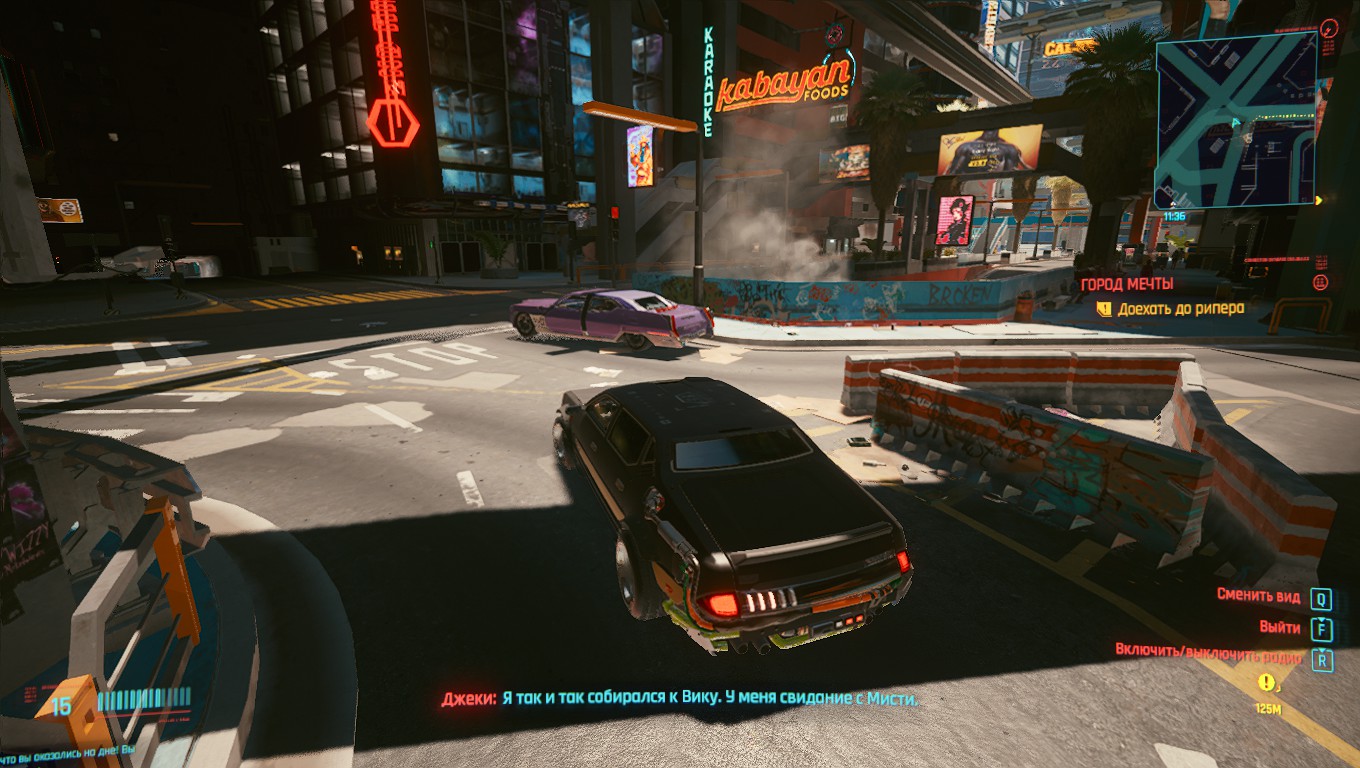This screenshot has height=768, width=1360.
Task: Click the red round icon above quest tracker
Action: [x=1320, y=283]
